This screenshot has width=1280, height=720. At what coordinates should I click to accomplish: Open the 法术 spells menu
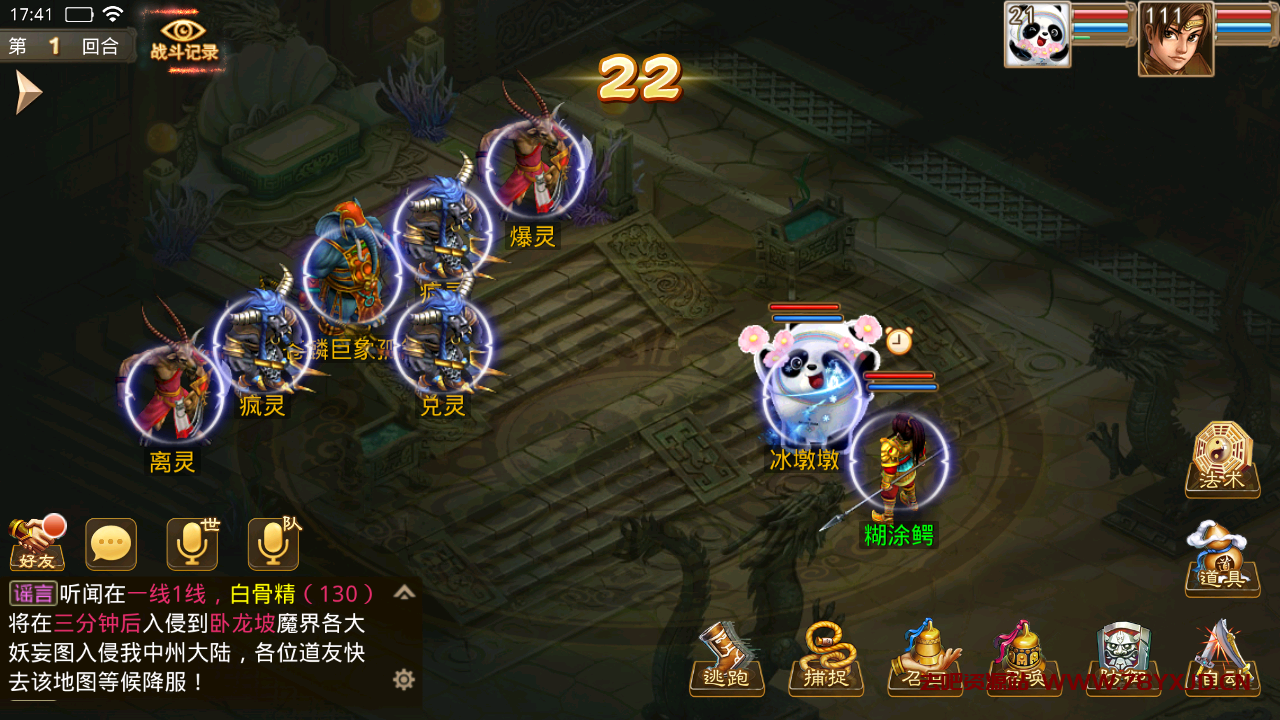[x=1221, y=460]
